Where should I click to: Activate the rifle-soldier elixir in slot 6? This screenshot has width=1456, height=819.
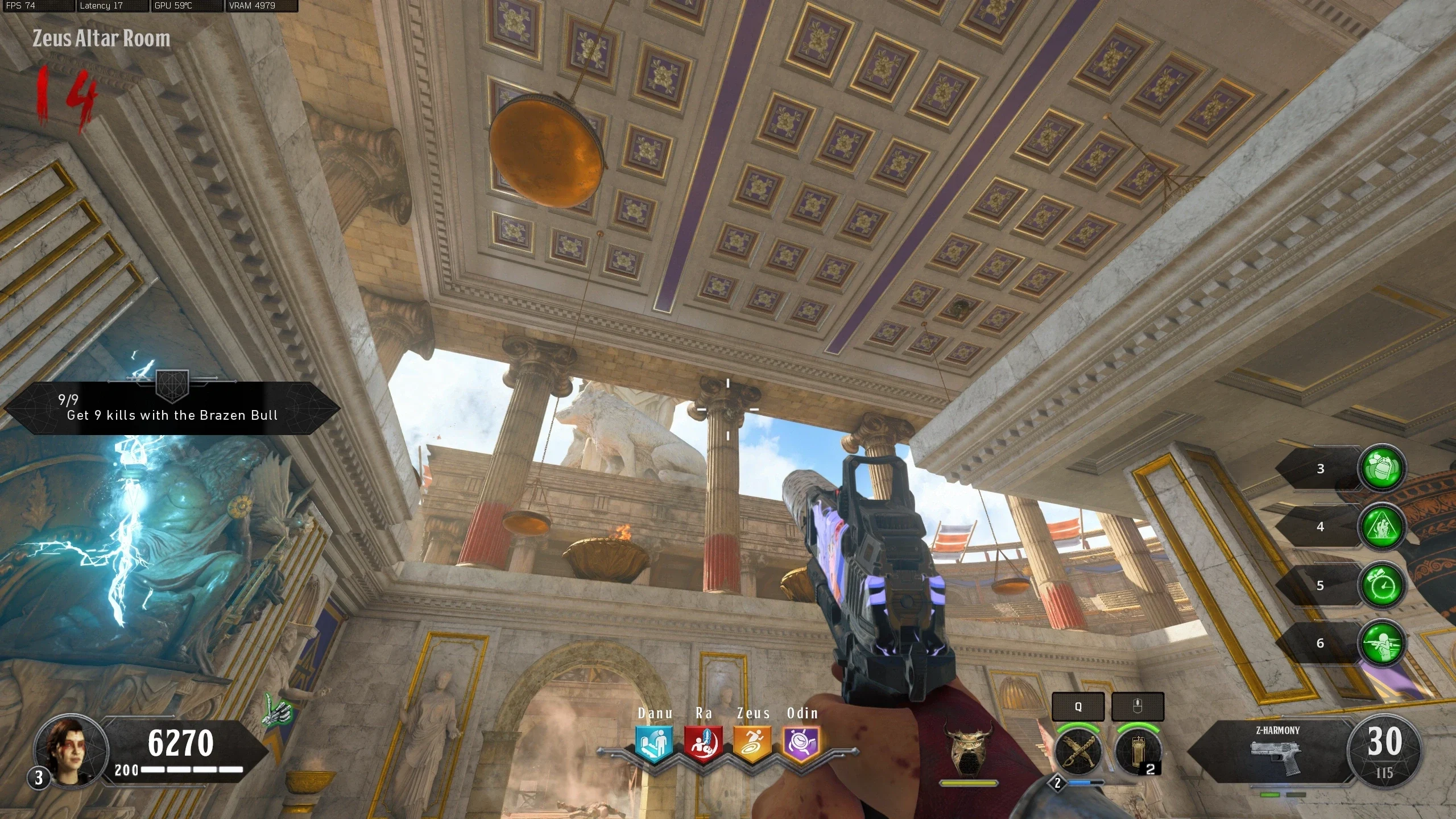[x=1381, y=643]
